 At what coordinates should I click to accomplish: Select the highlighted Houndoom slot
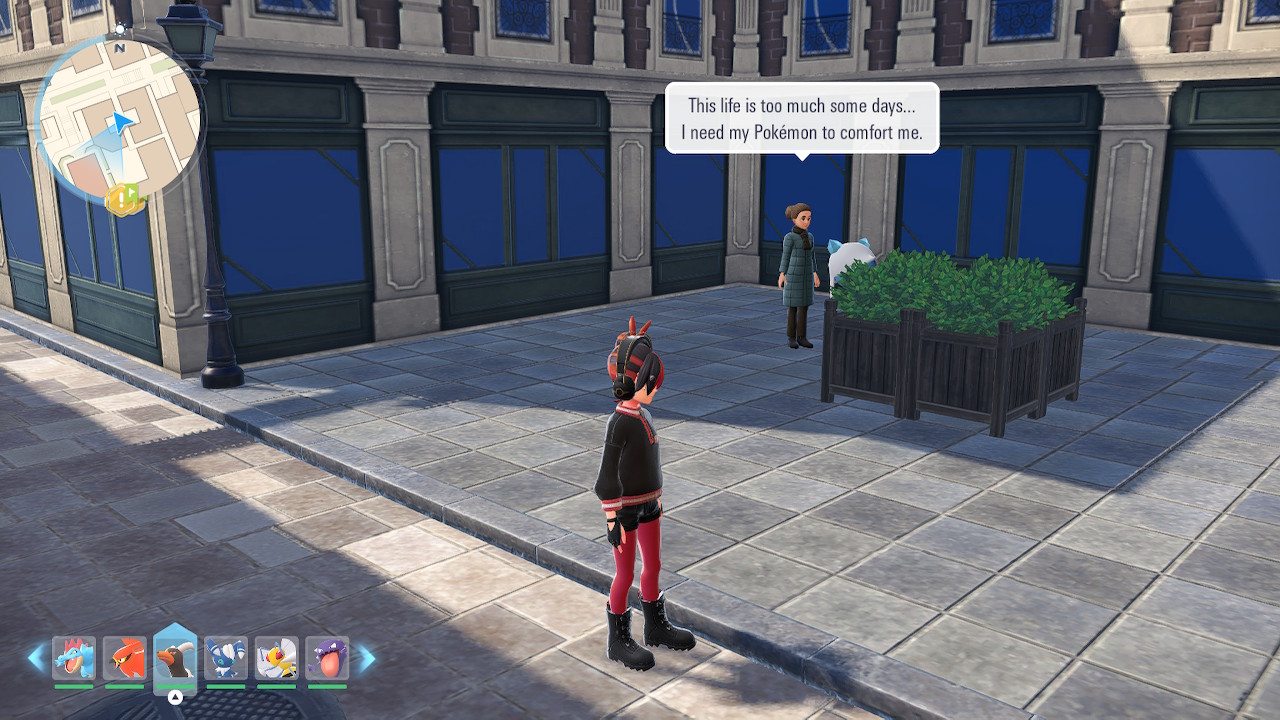pos(175,658)
